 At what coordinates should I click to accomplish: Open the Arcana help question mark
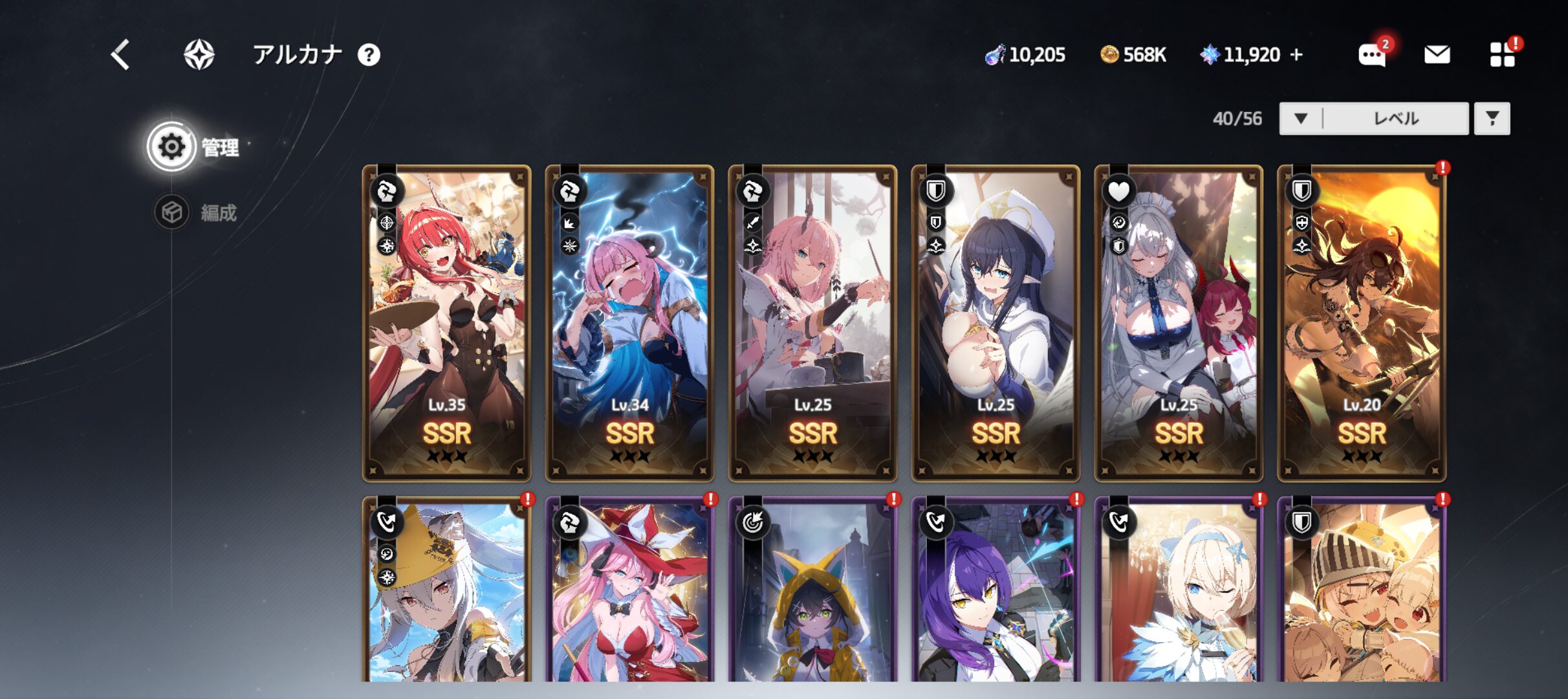pyautogui.click(x=369, y=55)
